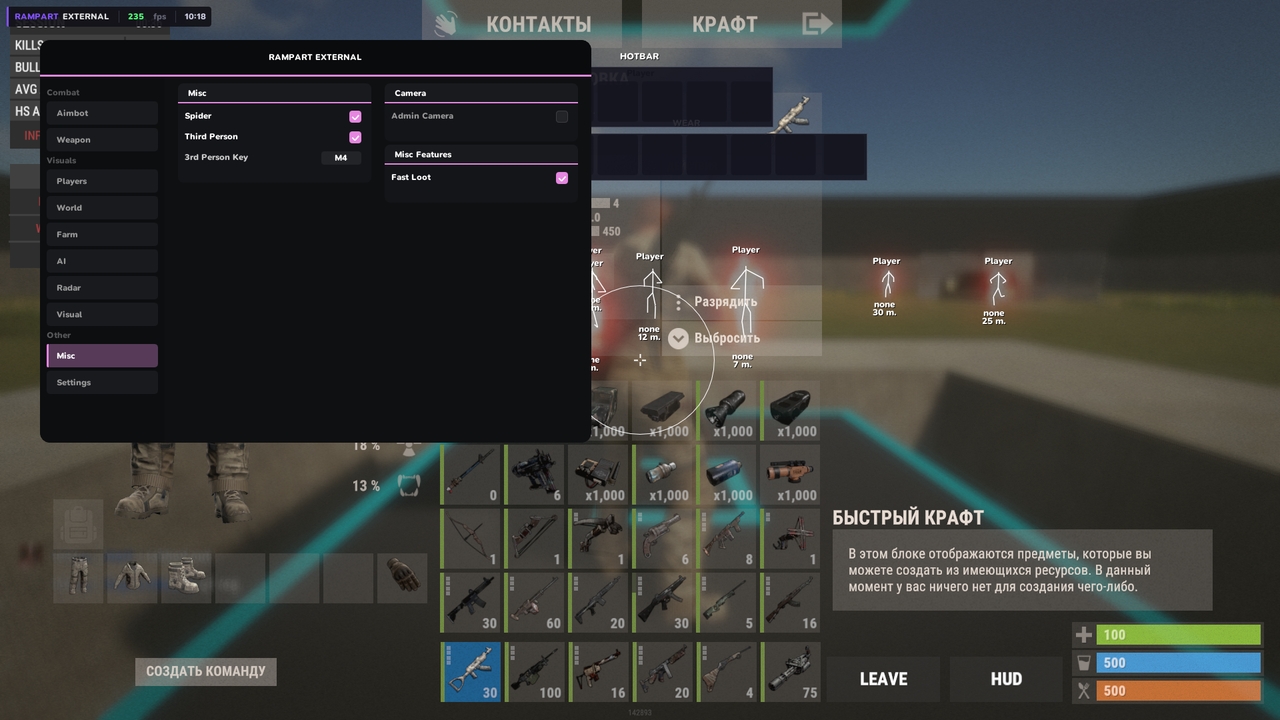Viewport: 1280px width, 720px height.
Task: Switch to the Aimbot section in the sidebar
Action: (101, 112)
